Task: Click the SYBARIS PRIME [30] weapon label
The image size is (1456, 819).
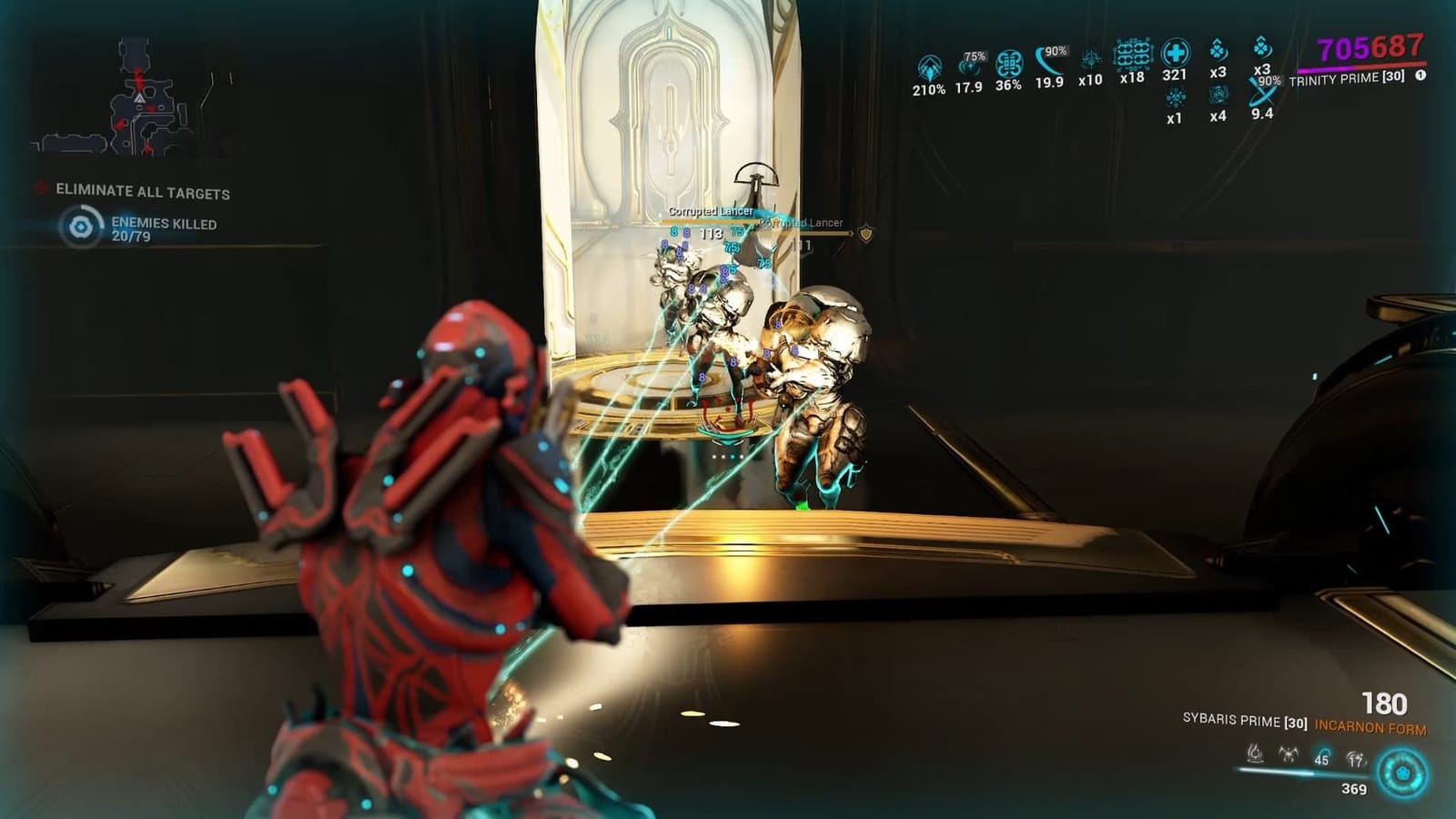Action: (1245, 722)
